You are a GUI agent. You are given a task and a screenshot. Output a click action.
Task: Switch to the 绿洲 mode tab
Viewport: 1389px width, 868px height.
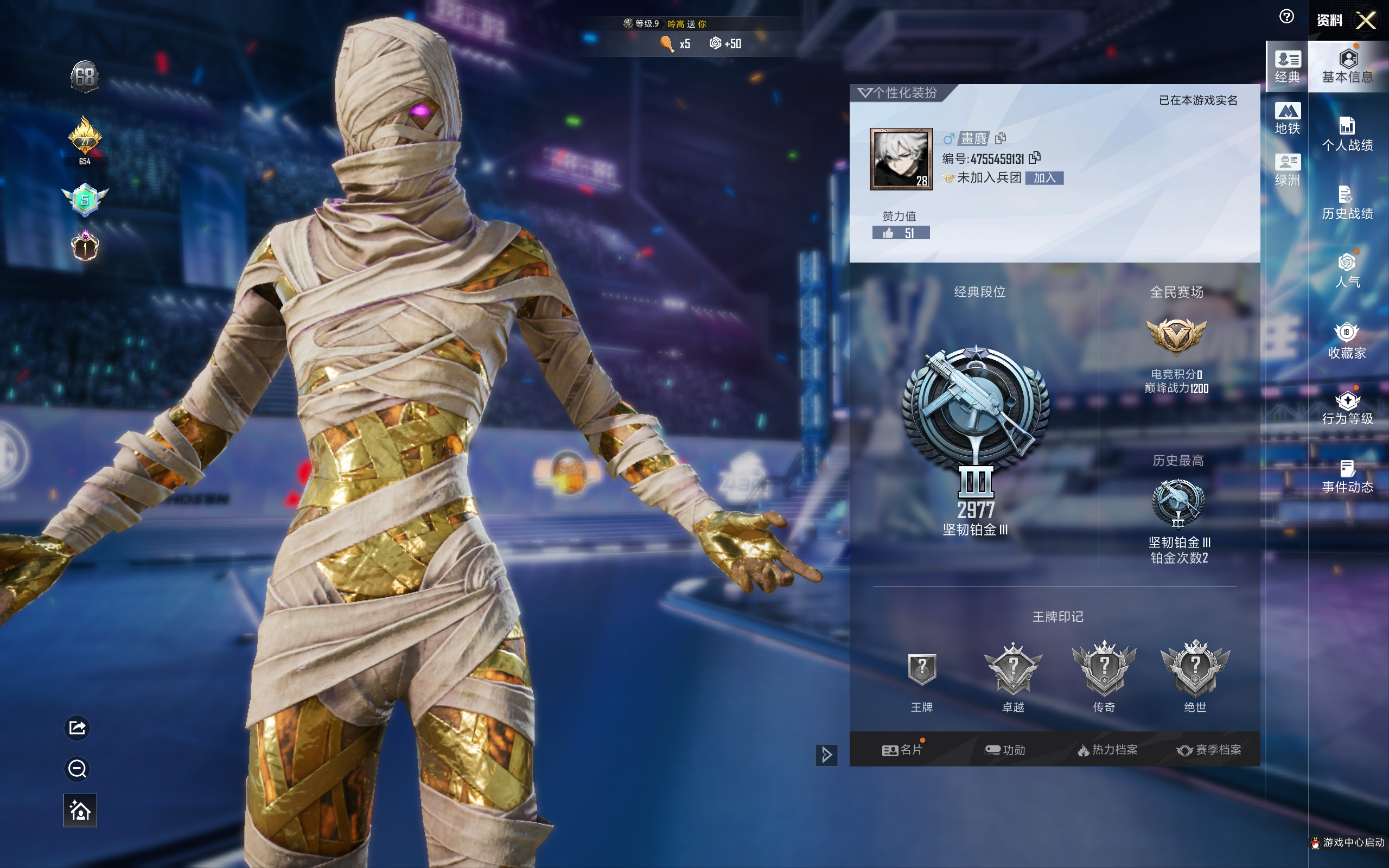(1287, 170)
